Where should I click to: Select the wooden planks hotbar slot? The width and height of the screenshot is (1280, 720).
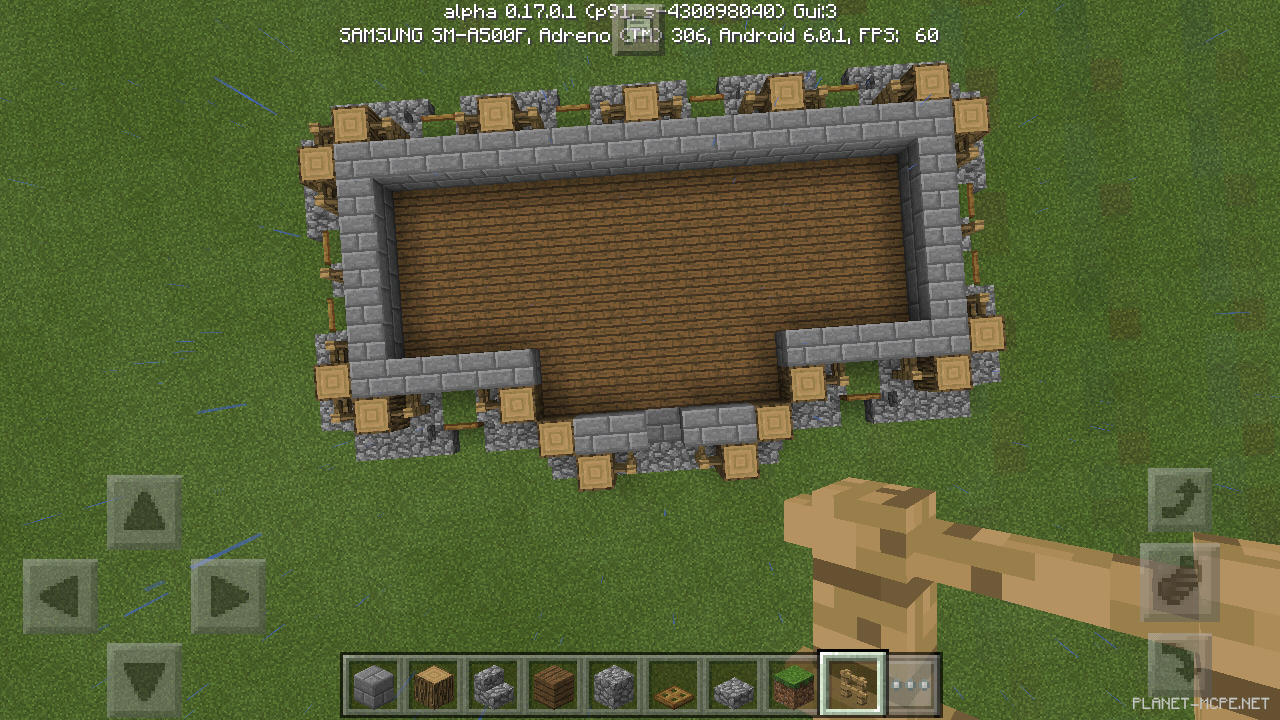[554, 682]
